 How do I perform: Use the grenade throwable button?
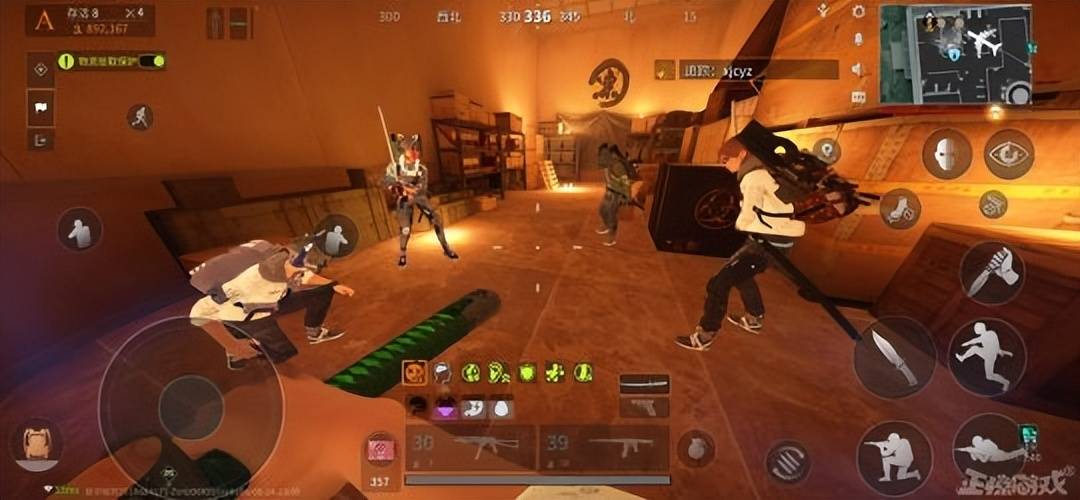[695, 448]
